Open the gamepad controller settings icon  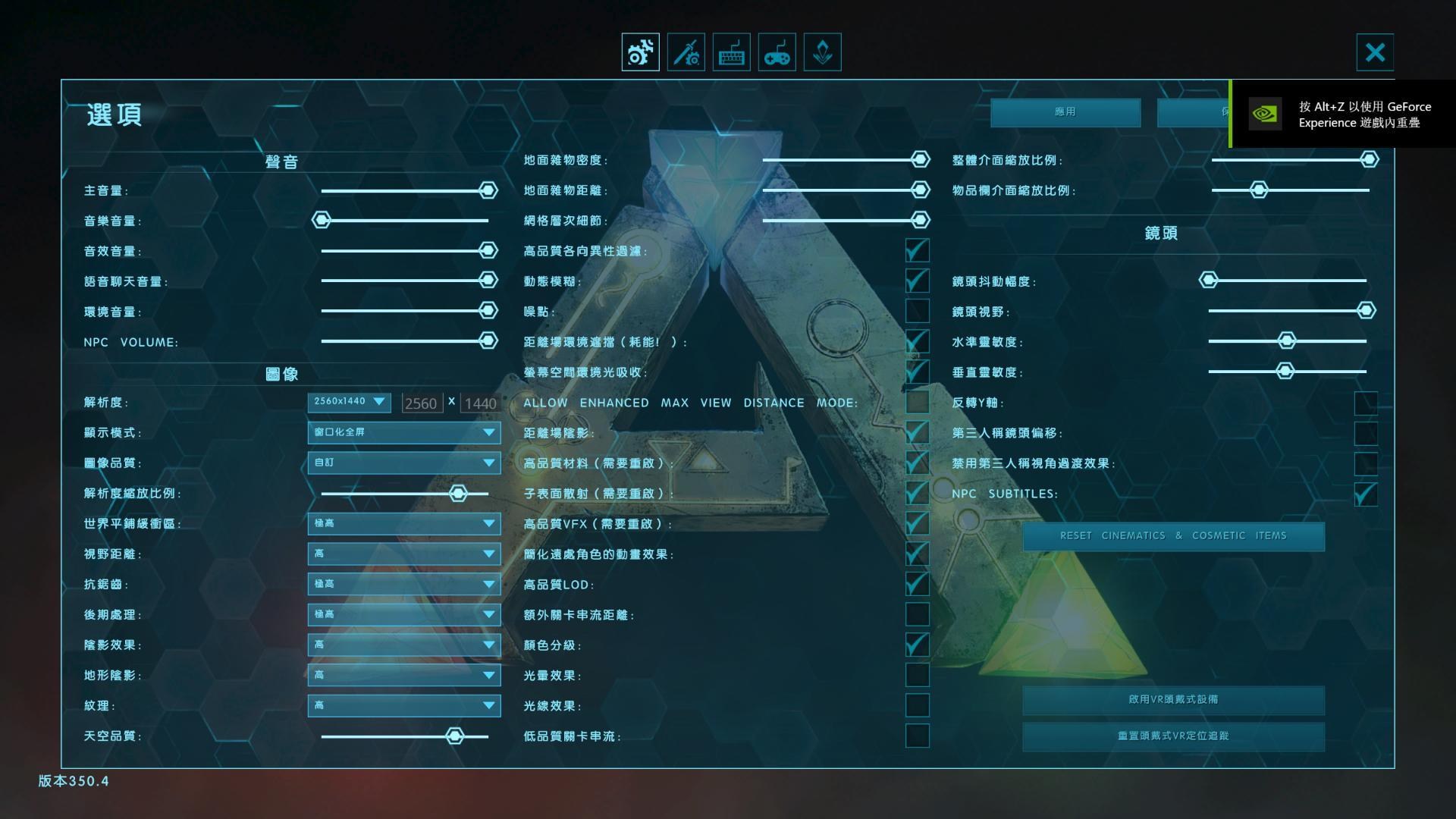[x=777, y=52]
